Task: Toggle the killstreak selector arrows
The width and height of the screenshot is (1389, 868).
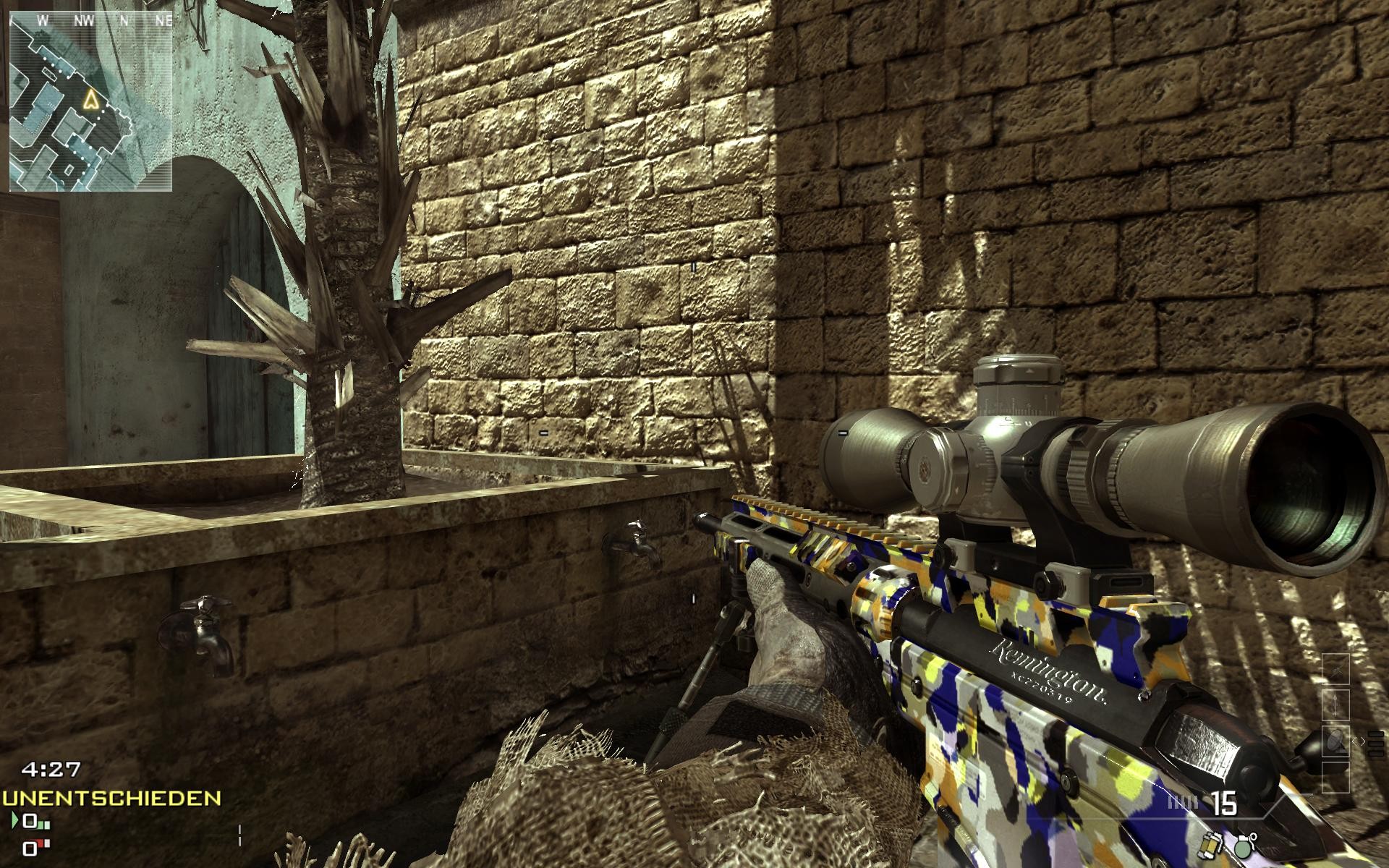Action: point(1359,741)
